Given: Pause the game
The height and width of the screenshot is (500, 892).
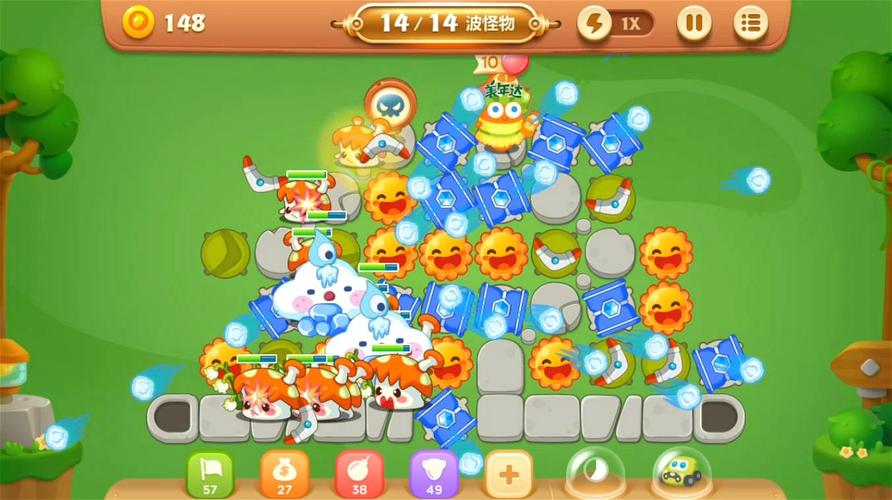Looking at the screenshot, I should pyautogui.click(x=694, y=23).
